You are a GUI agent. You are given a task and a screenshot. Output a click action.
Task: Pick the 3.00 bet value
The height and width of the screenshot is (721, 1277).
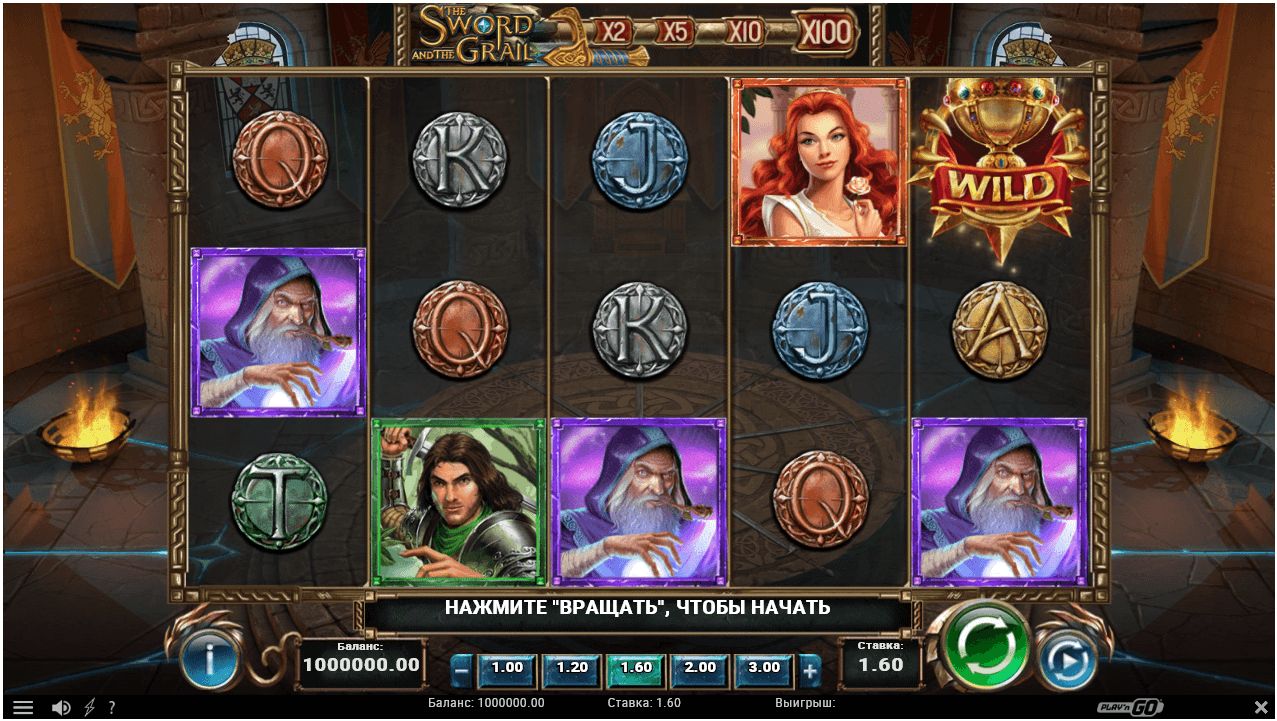pos(764,668)
